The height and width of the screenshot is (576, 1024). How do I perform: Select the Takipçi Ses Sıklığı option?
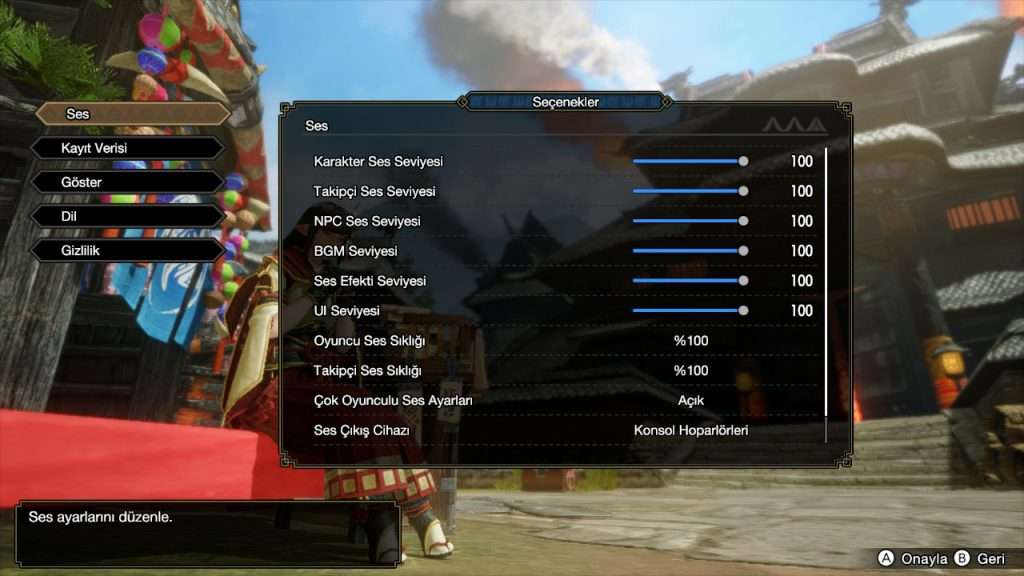coord(690,371)
